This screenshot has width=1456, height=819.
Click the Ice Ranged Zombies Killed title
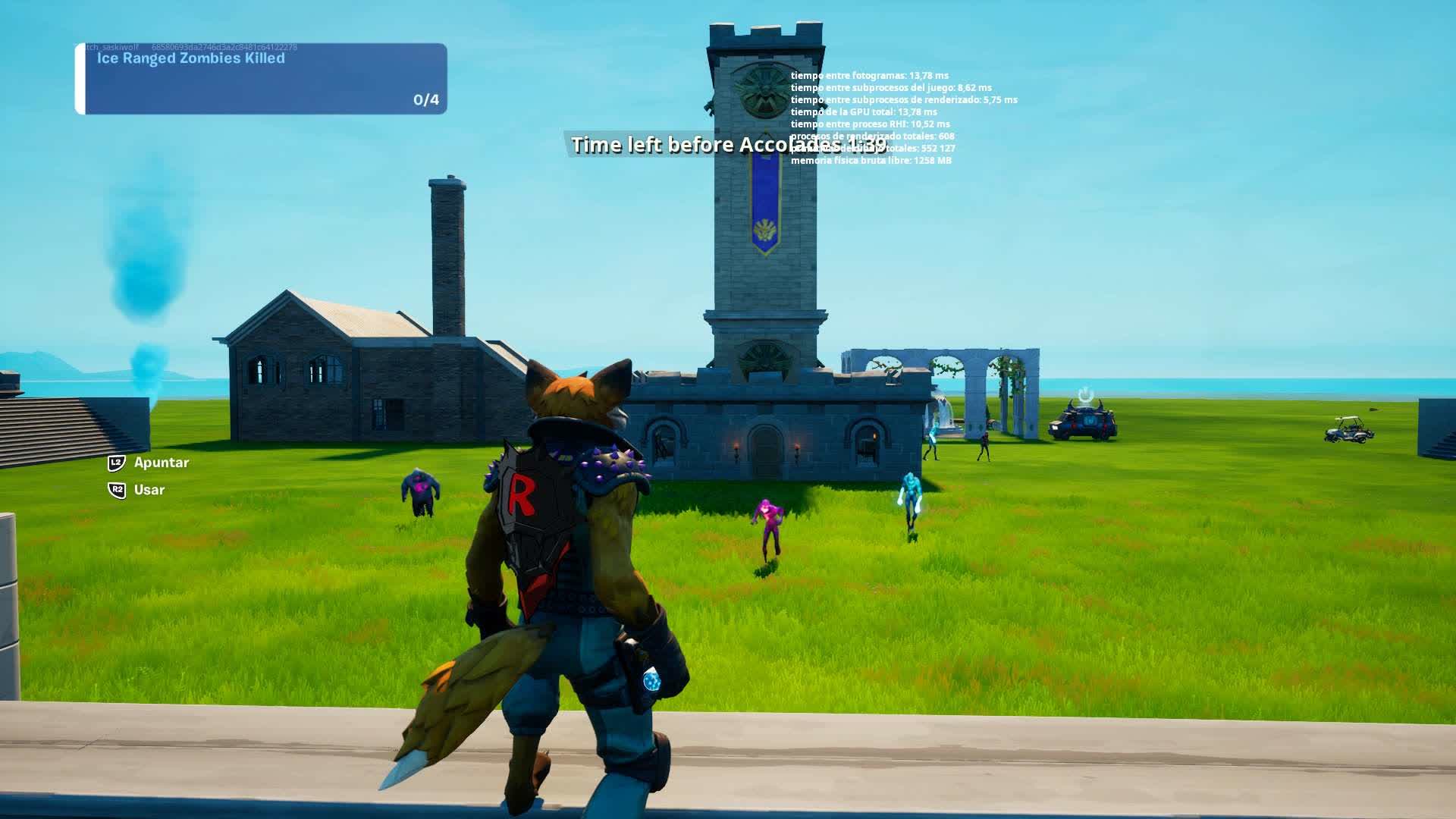click(x=192, y=58)
